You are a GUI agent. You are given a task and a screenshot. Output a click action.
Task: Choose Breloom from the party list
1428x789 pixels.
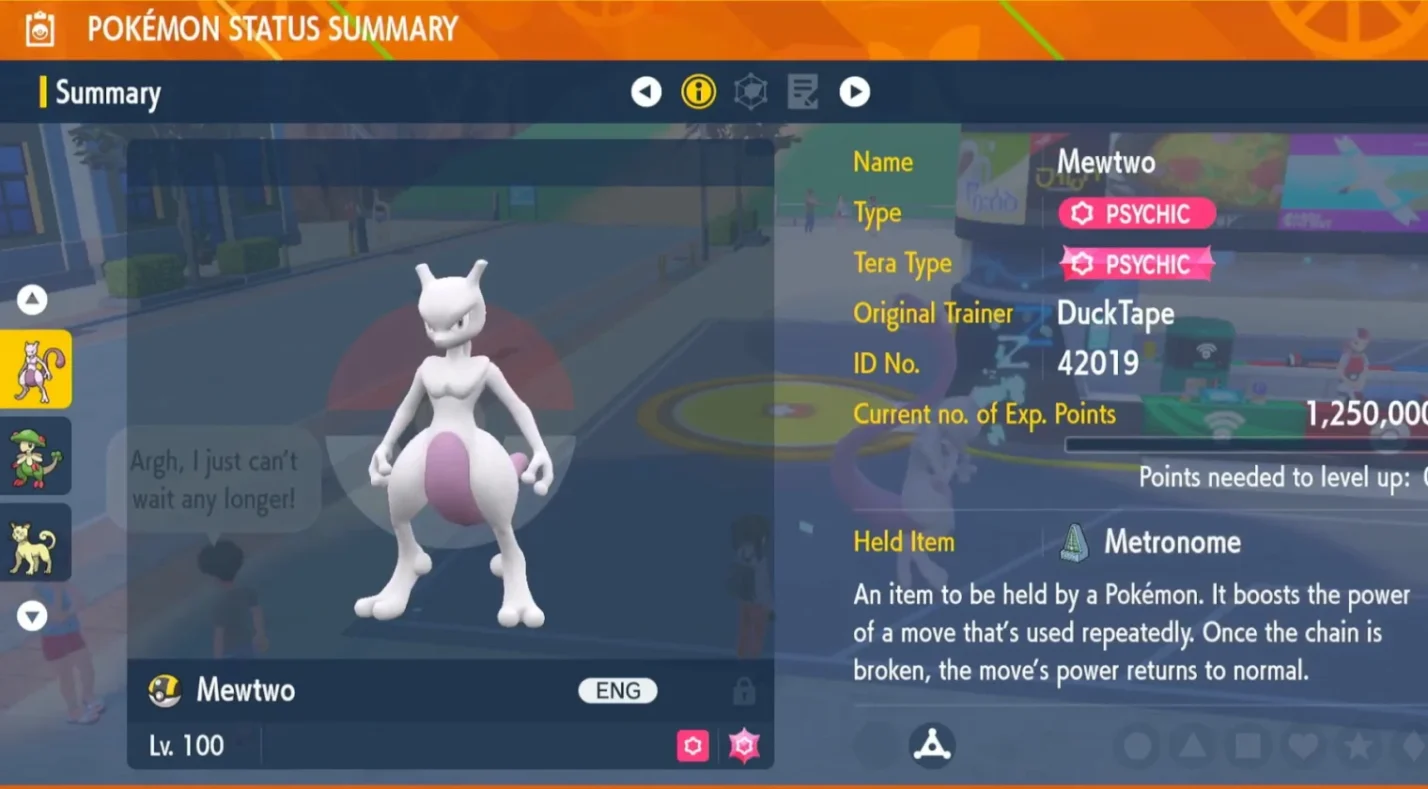[35, 456]
